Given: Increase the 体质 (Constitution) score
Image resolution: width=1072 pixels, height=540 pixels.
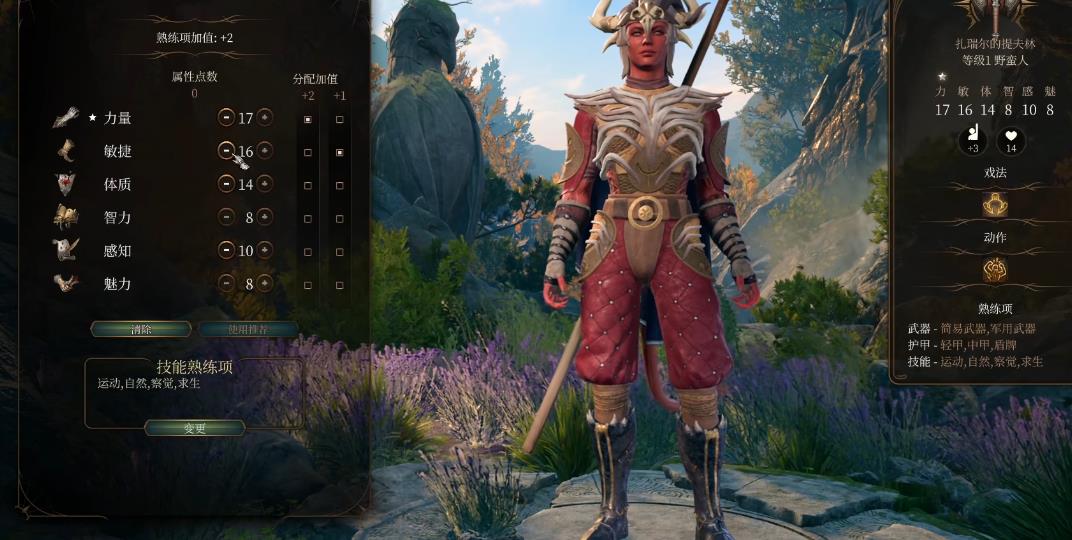Looking at the screenshot, I should coord(265,184).
